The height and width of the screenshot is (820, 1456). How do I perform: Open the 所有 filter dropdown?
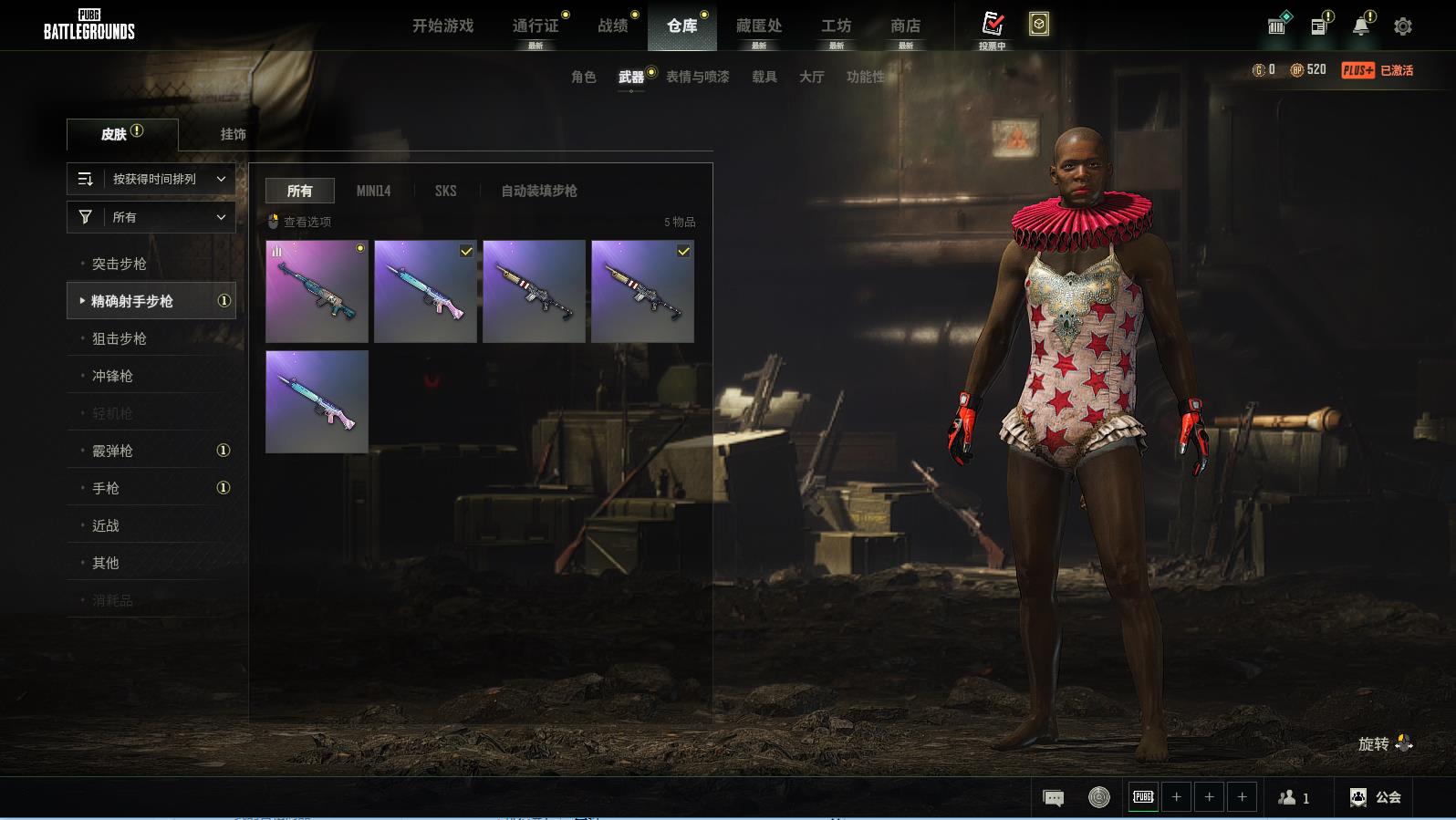coord(151,217)
